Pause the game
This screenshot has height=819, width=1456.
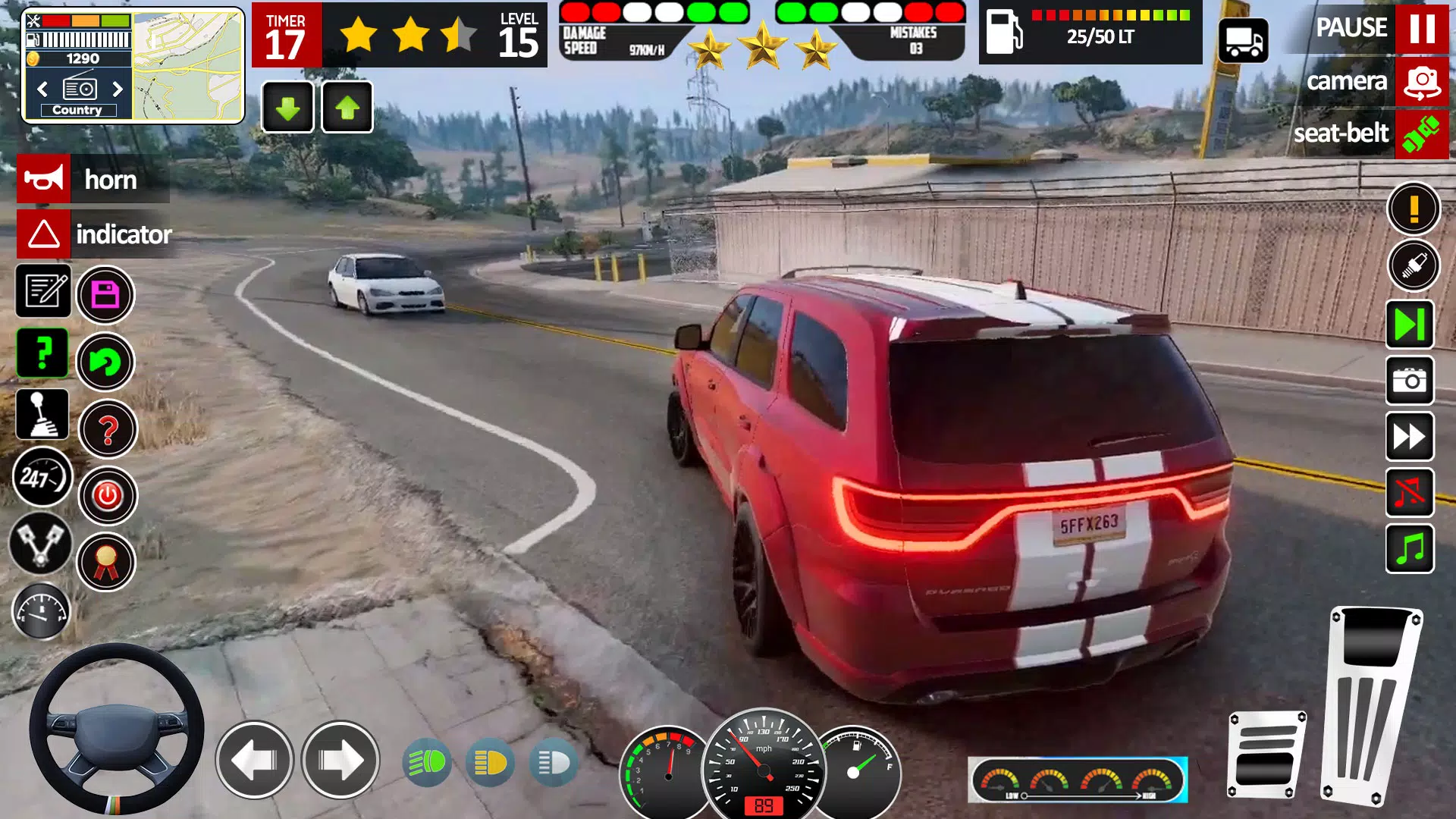coord(1421,29)
